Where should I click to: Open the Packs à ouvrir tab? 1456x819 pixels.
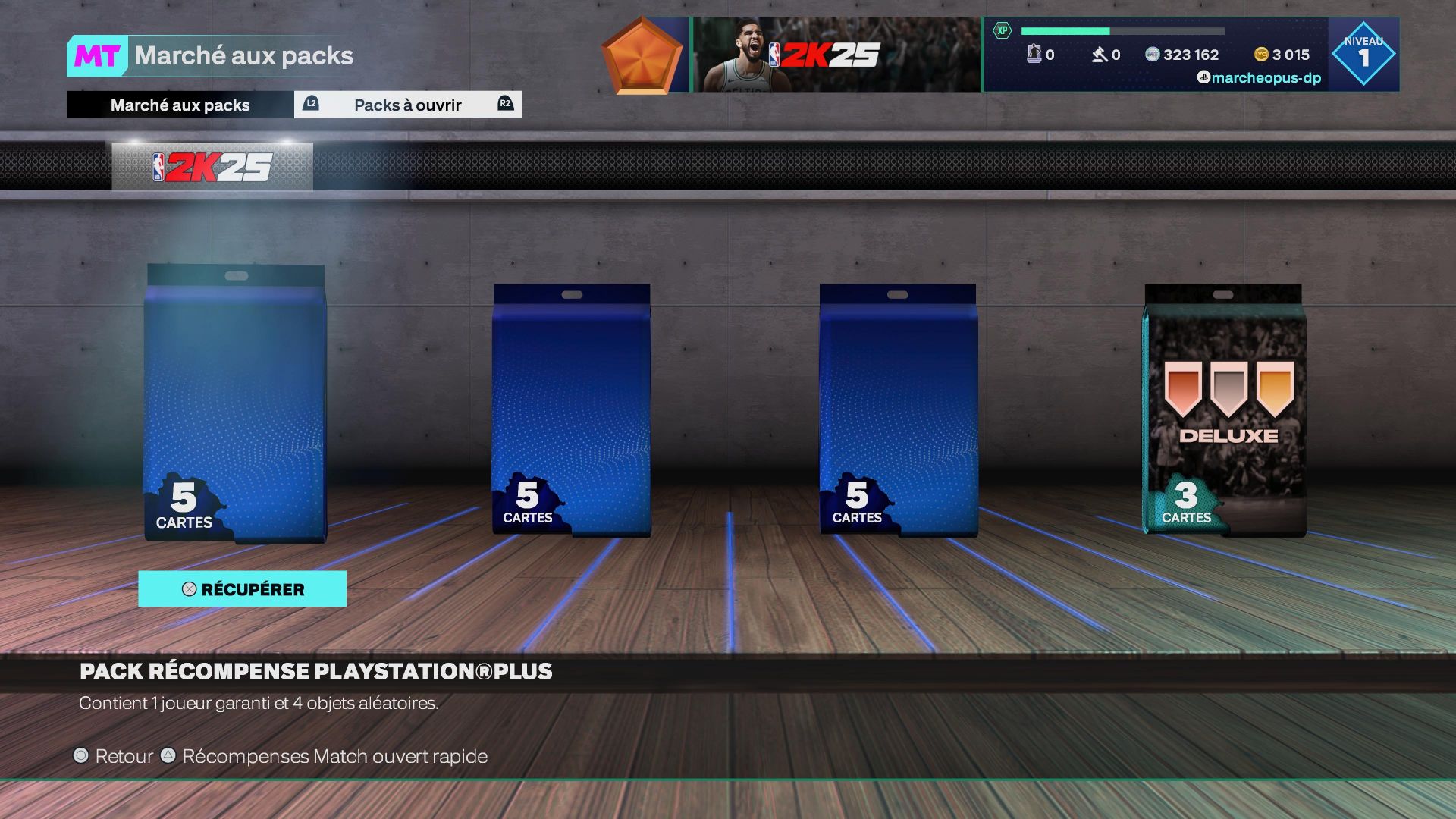[407, 105]
